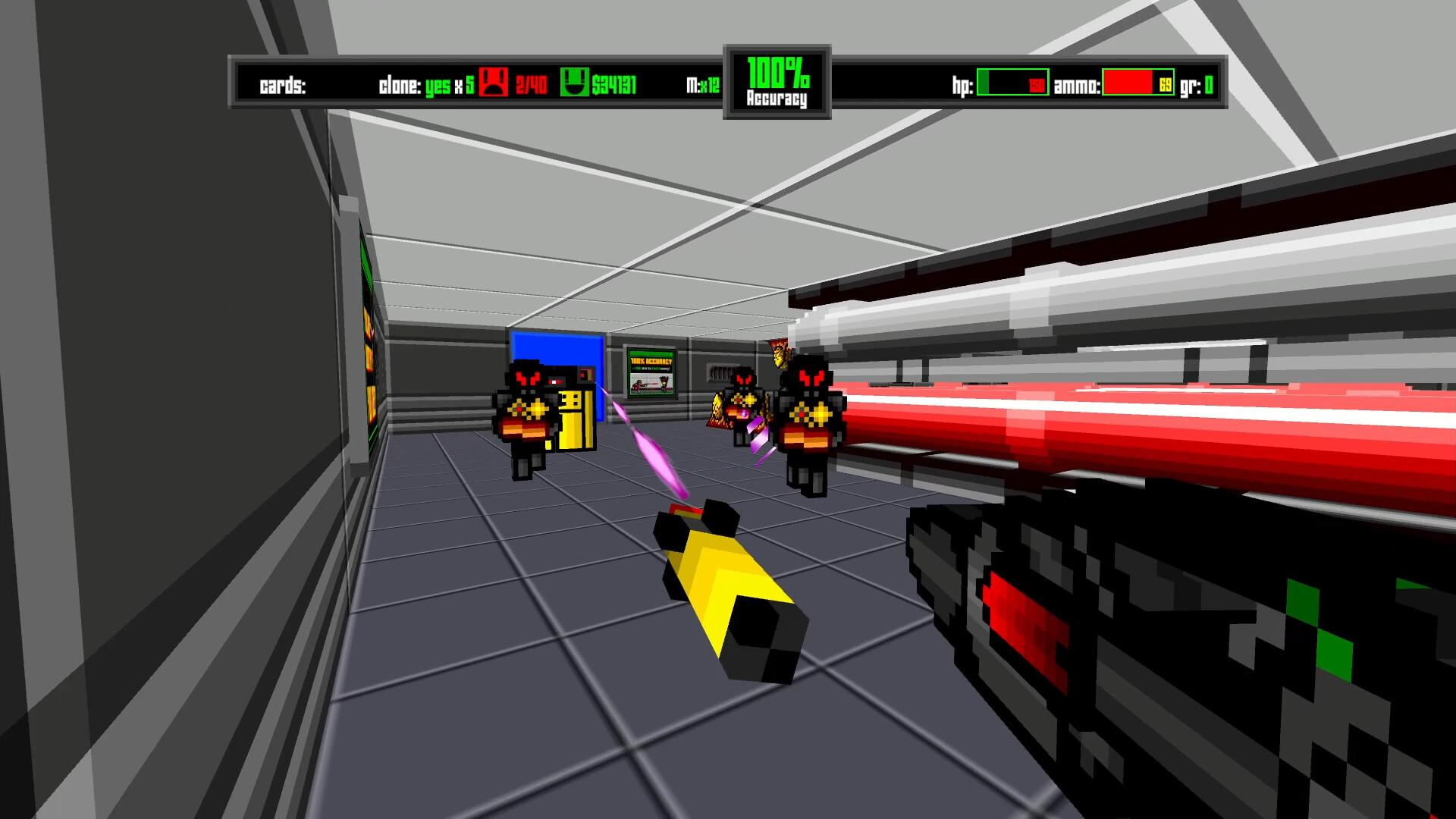The width and height of the screenshot is (1456, 819).
Task: Click the gr: 0 grenade counter
Action: coord(1198,85)
